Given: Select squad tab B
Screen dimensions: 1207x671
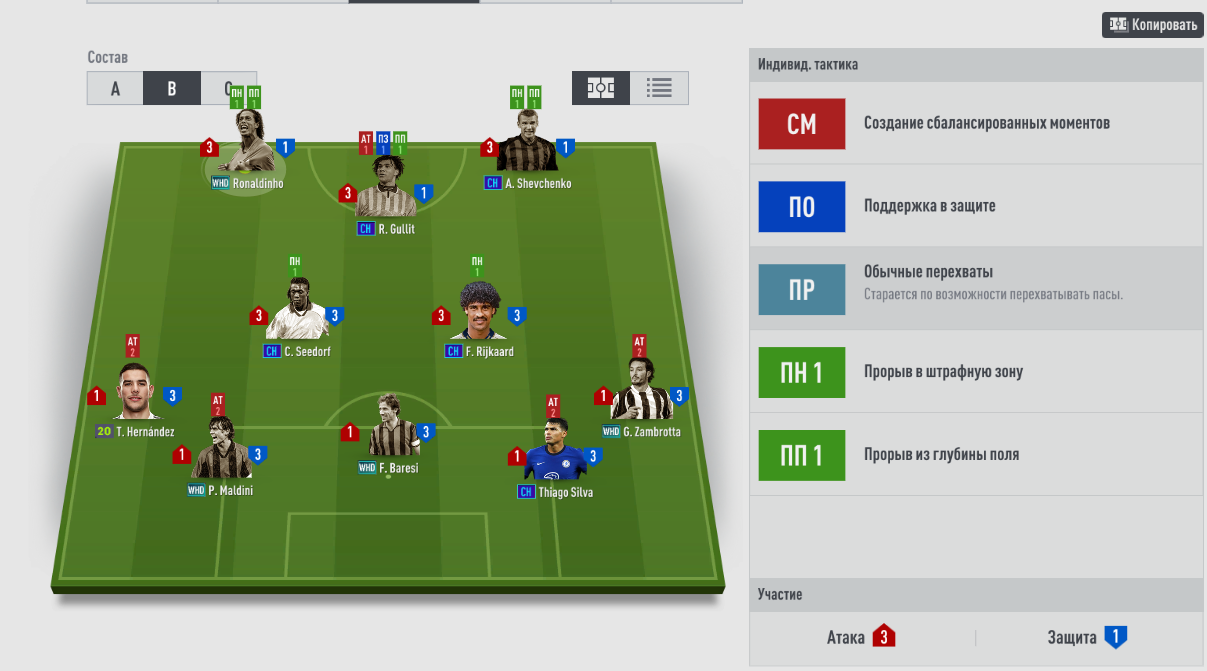Looking at the screenshot, I should pyautogui.click(x=172, y=88).
